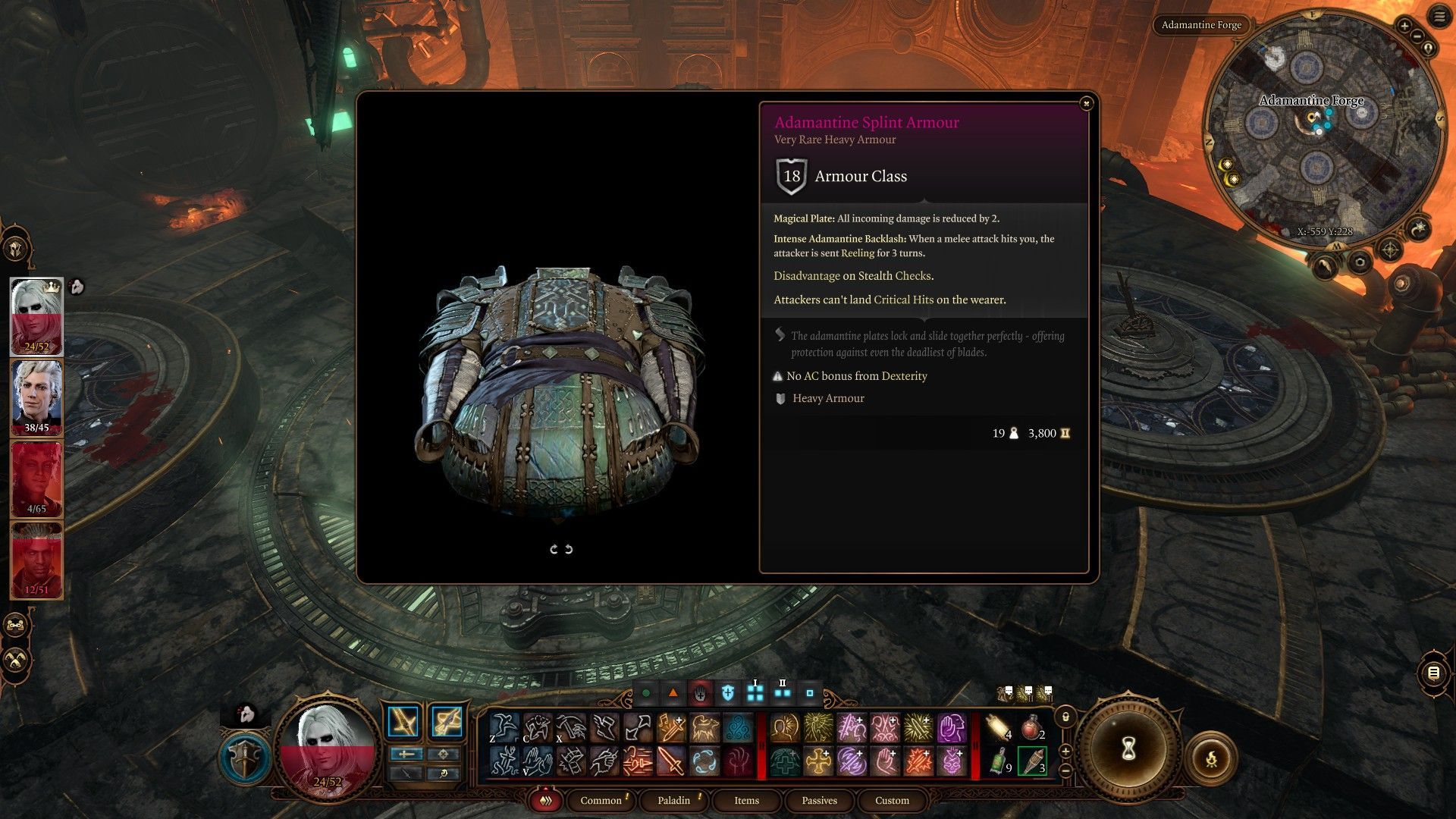Select the Items hotbar tab
1456x819 pixels.
[x=746, y=800]
